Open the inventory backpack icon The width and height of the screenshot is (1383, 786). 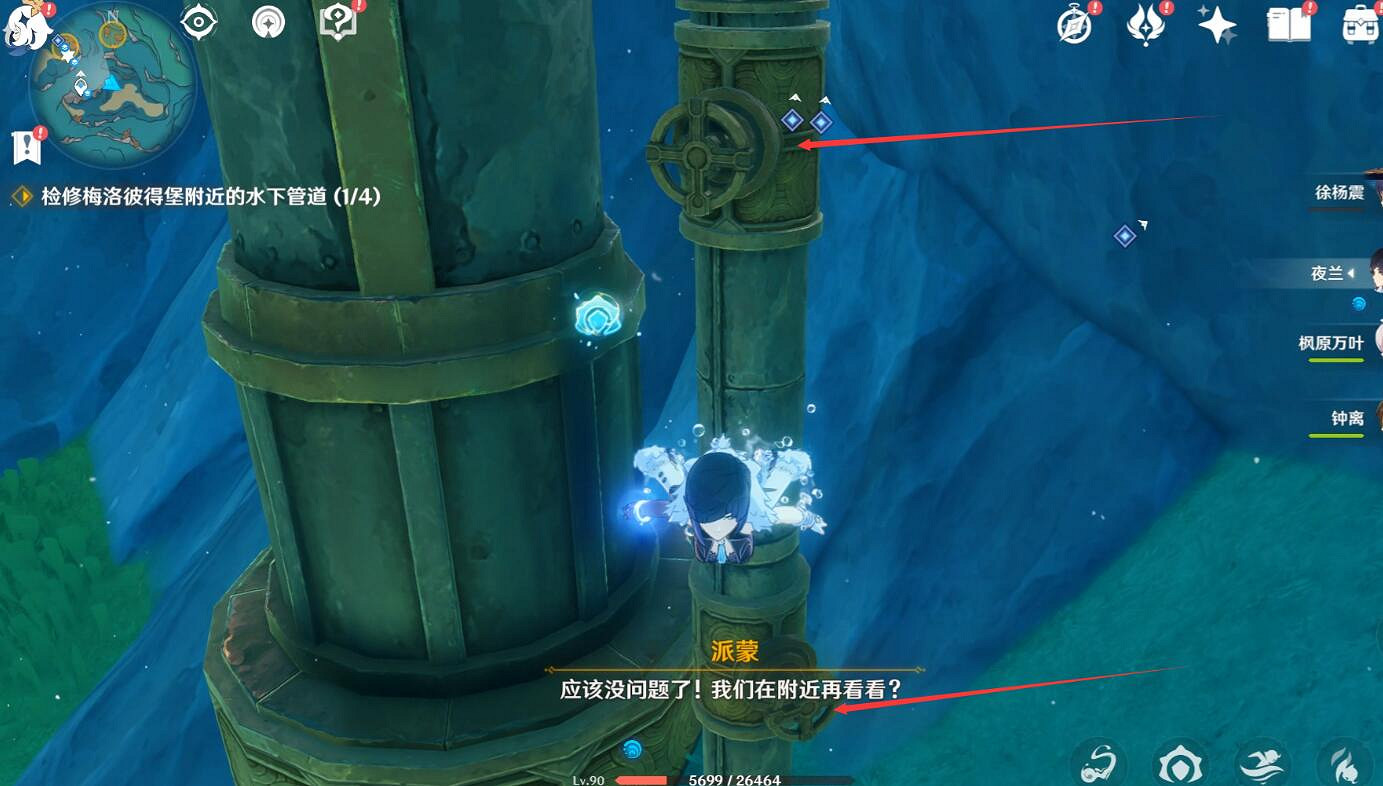[x=1361, y=27]
